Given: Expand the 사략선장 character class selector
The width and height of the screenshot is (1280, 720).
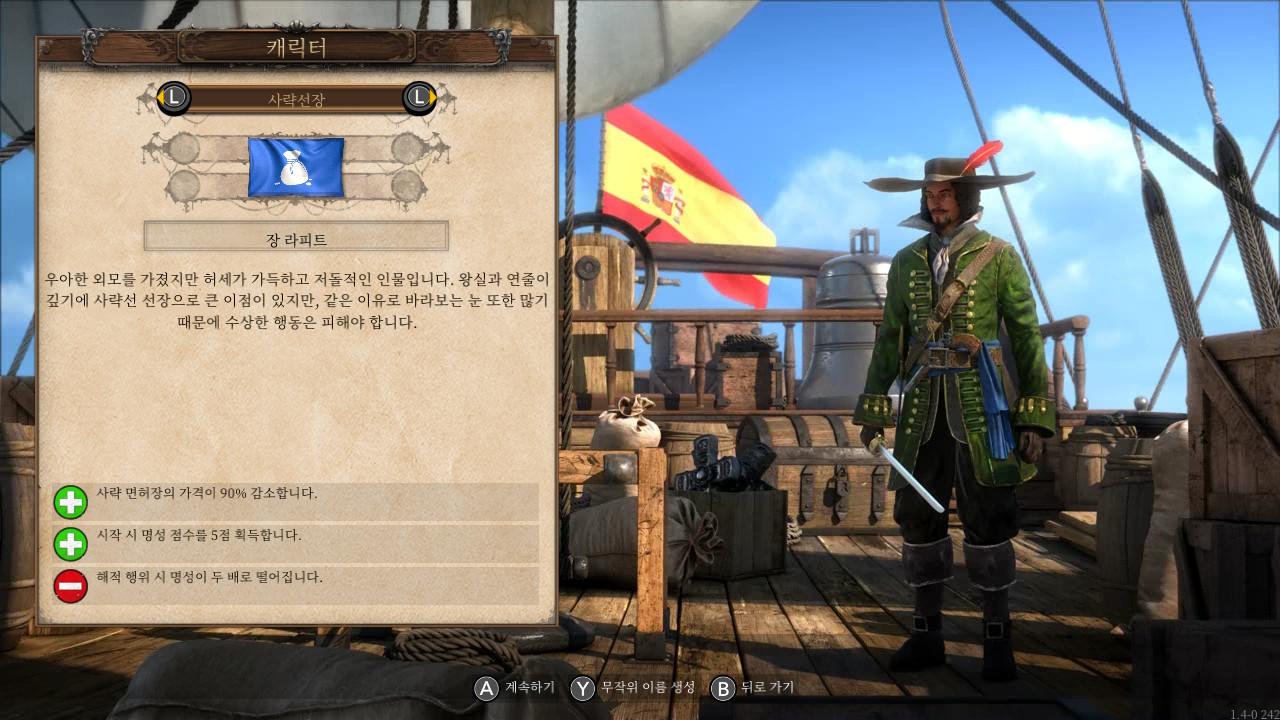Looking at the screenshot, I should tap(296, 99).
